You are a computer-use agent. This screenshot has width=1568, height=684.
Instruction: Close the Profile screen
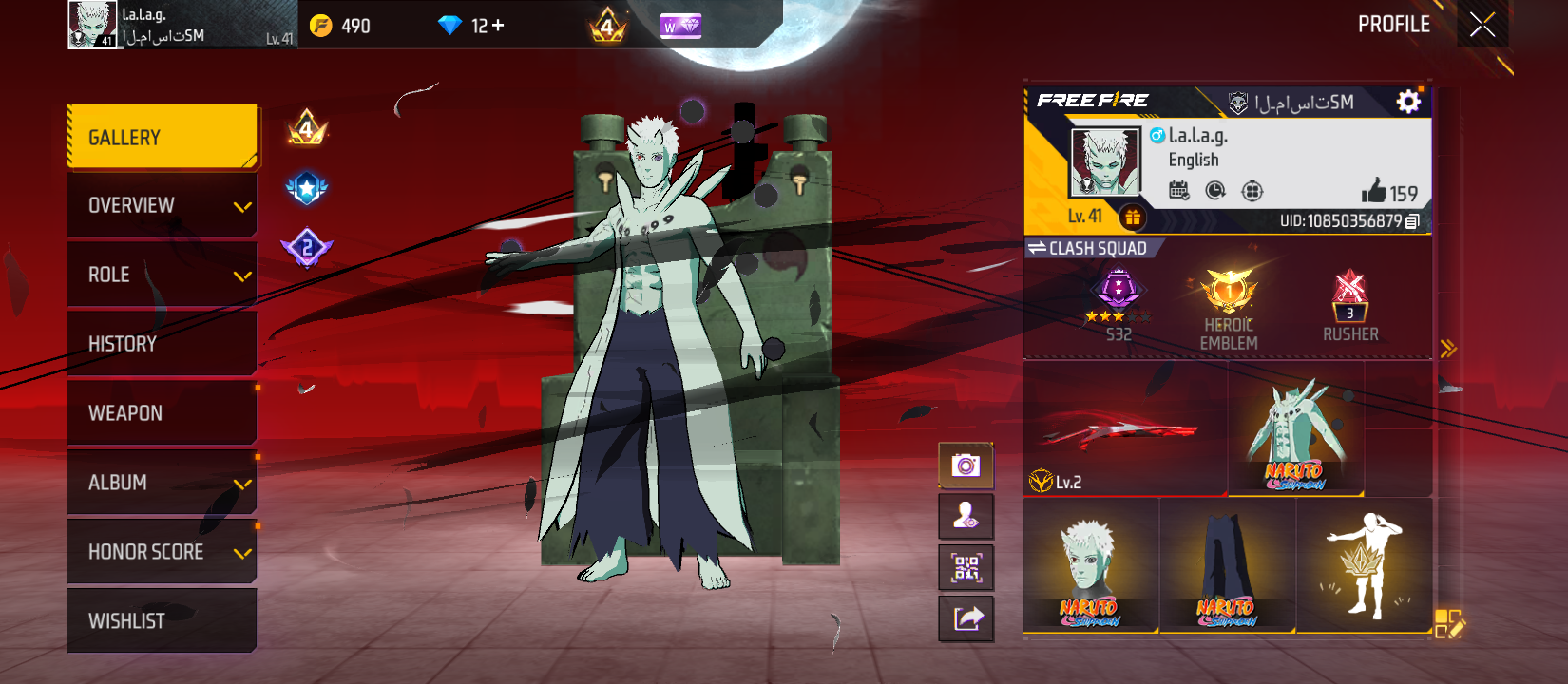tap(1482, 25)
